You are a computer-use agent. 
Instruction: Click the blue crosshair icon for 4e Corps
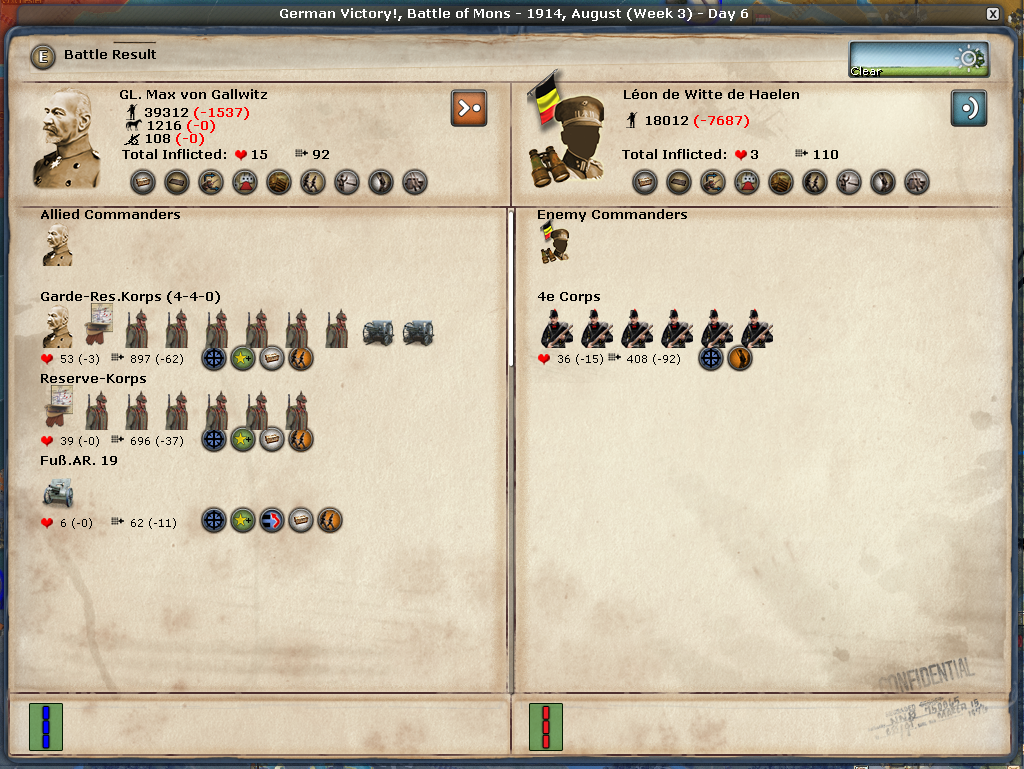(x=711, y=358)
